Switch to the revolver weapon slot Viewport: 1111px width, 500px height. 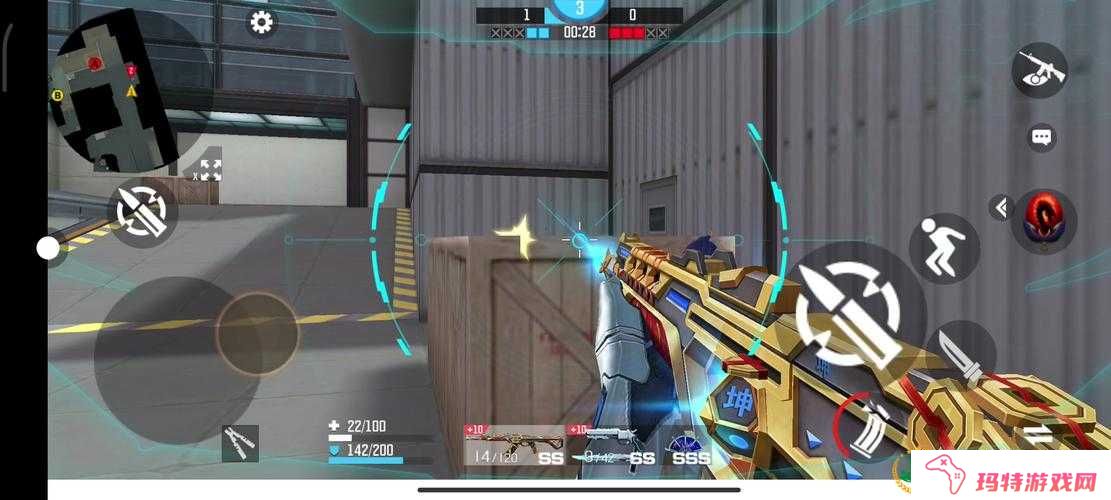[x=612, y=446]
